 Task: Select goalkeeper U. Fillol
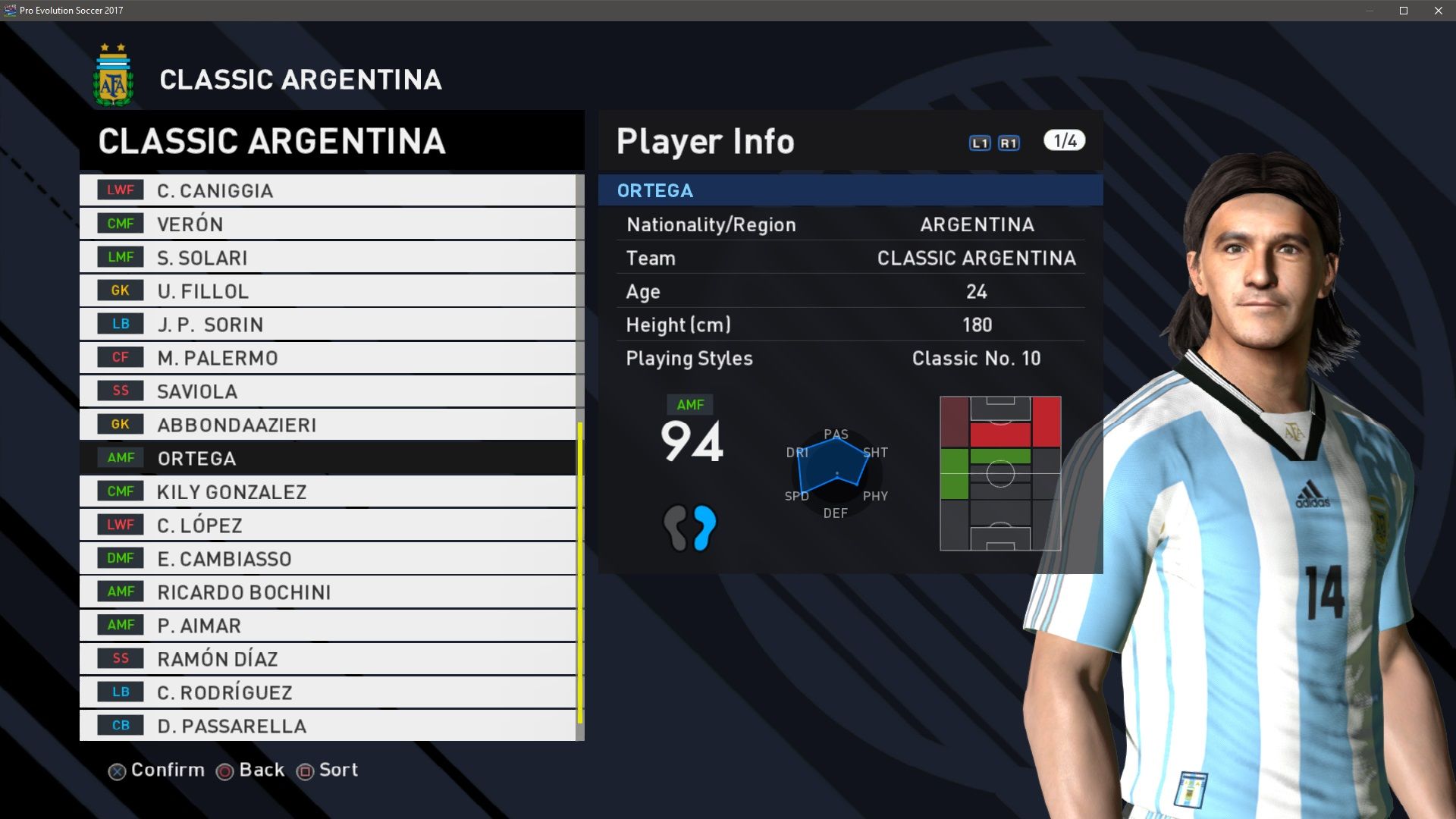328,290
